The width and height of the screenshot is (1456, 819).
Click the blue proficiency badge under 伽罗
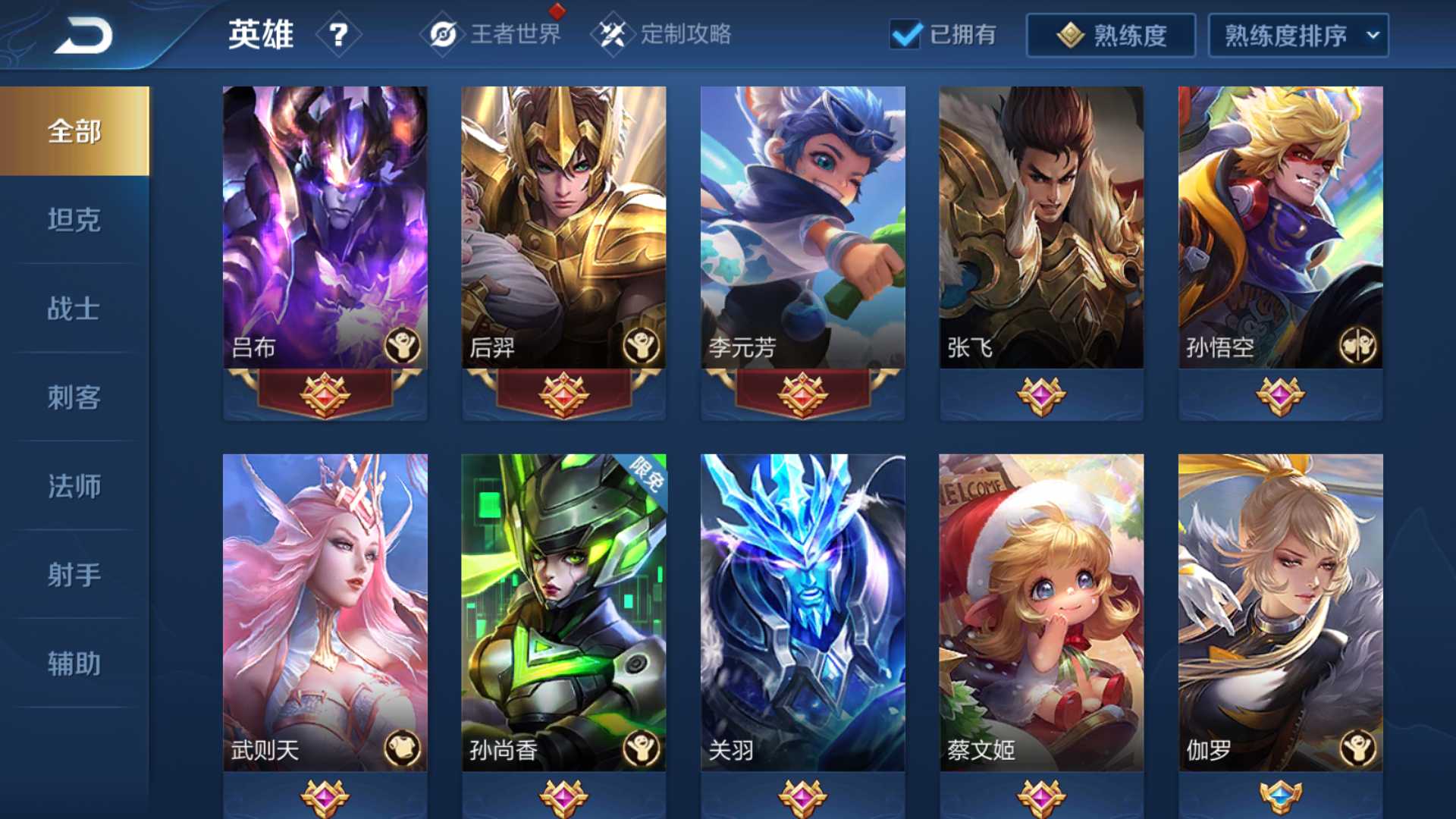click(x=1282, y=797)
